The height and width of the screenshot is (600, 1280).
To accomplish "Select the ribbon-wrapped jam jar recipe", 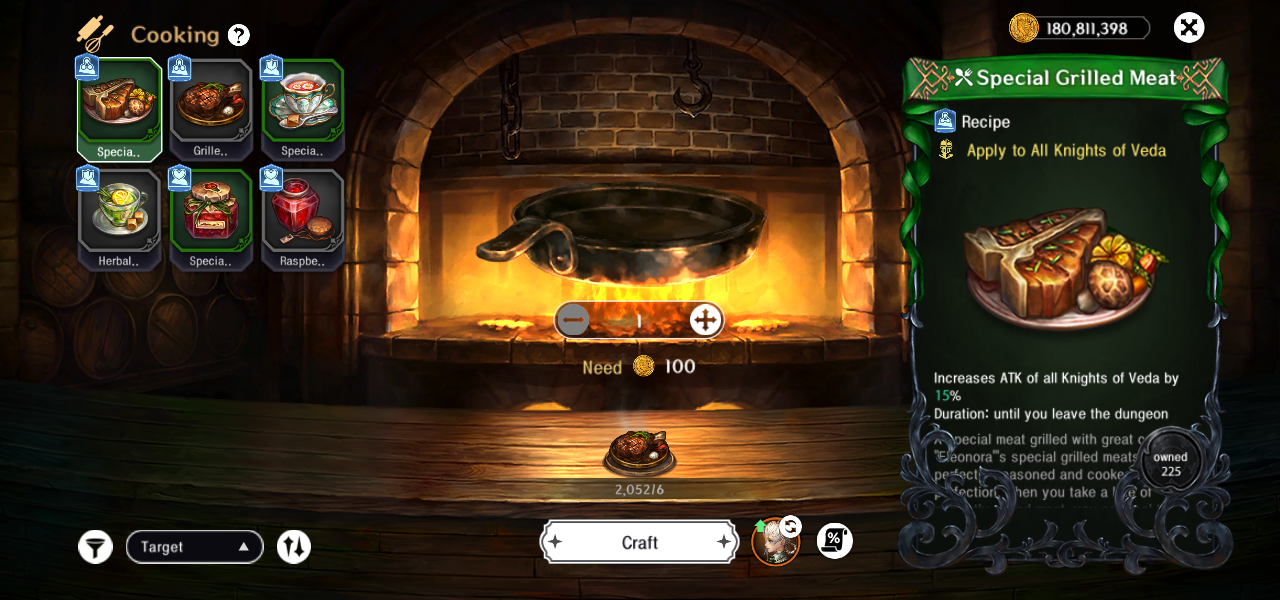I will point(211,218).
